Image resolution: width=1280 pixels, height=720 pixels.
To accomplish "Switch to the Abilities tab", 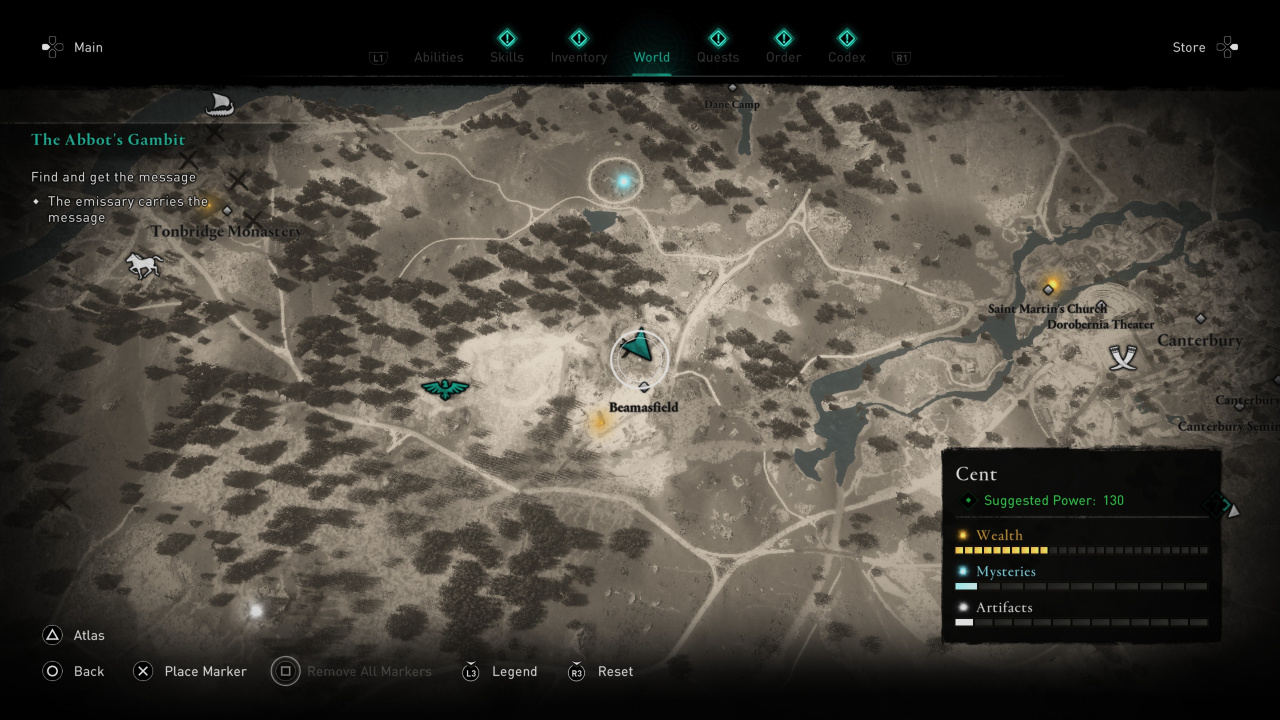I will pos(438,57).
